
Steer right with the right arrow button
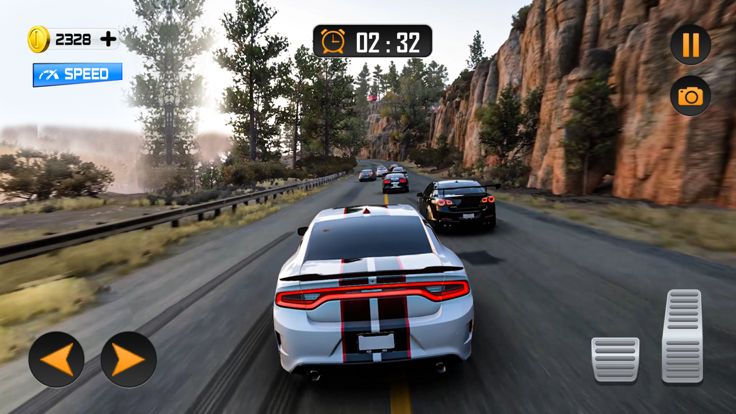[129, 359]
